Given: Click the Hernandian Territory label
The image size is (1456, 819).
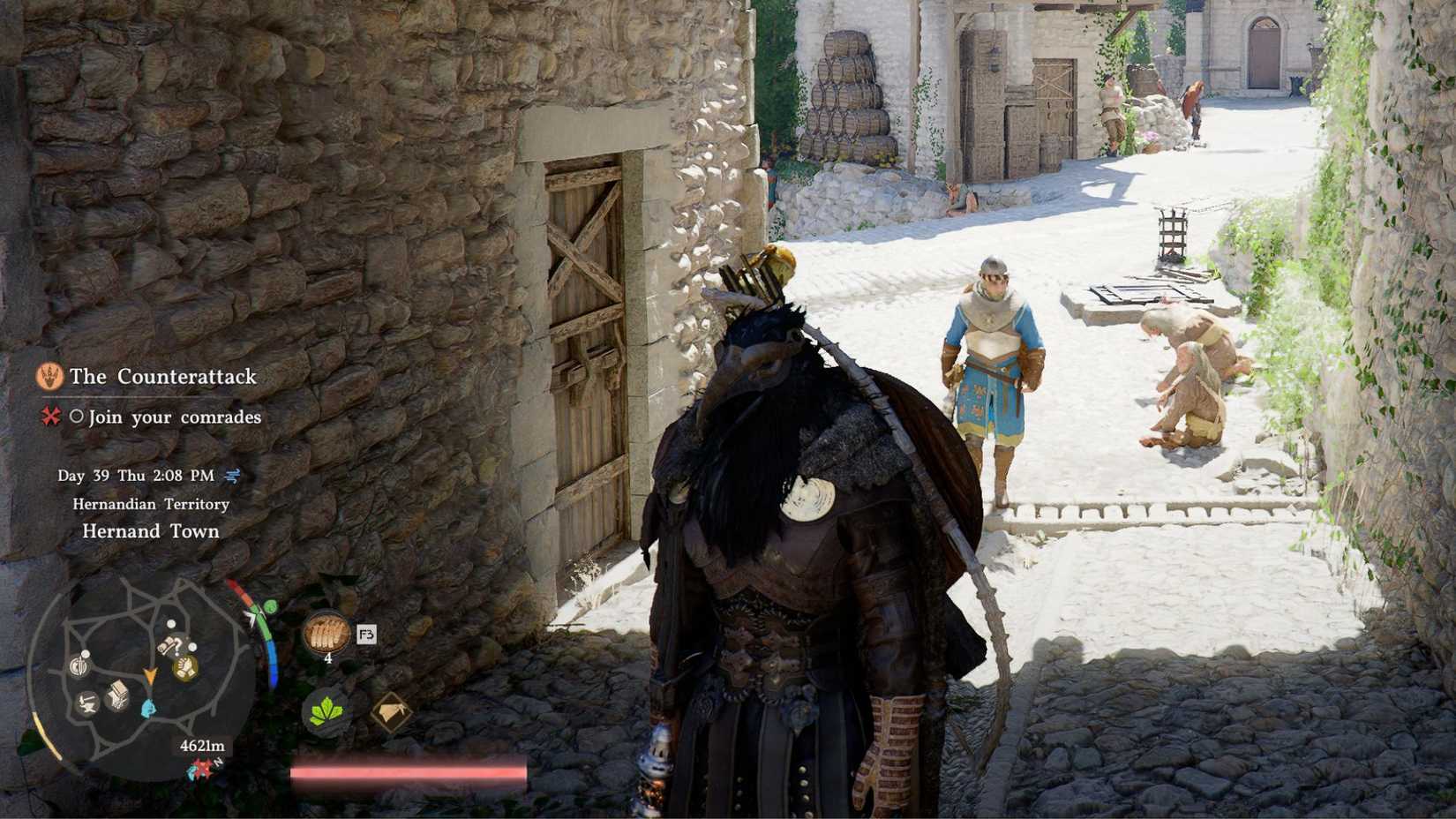Looking at the screenshot, I should (x=150, y=504).
